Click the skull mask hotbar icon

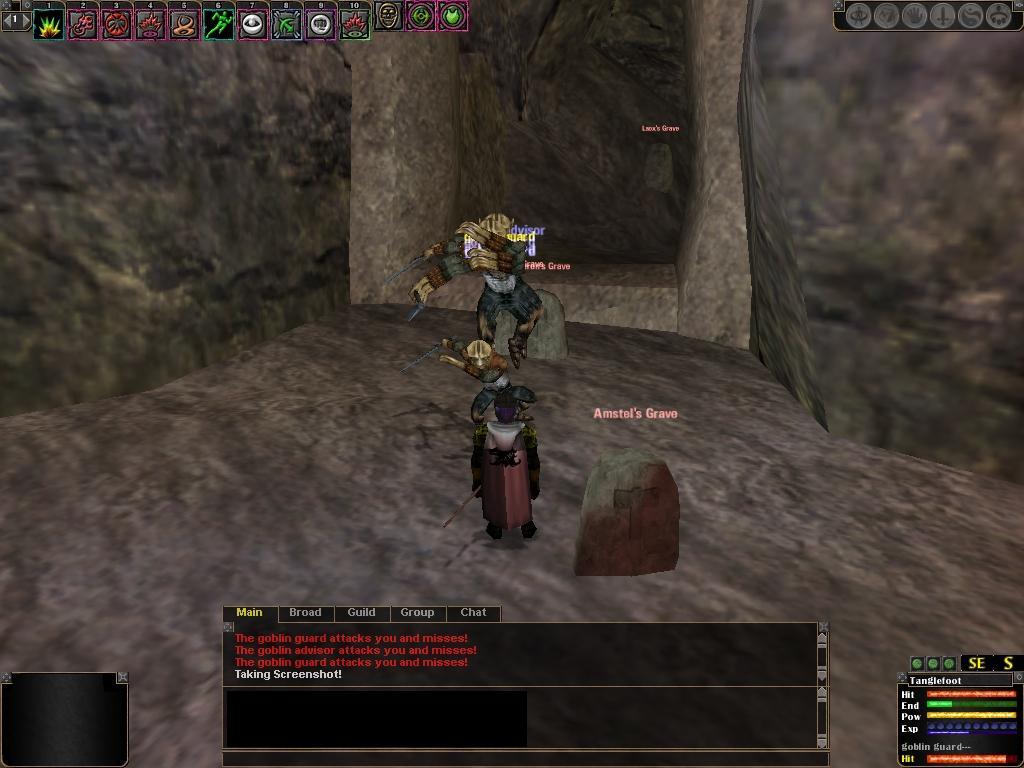click(x=388, y=16)
